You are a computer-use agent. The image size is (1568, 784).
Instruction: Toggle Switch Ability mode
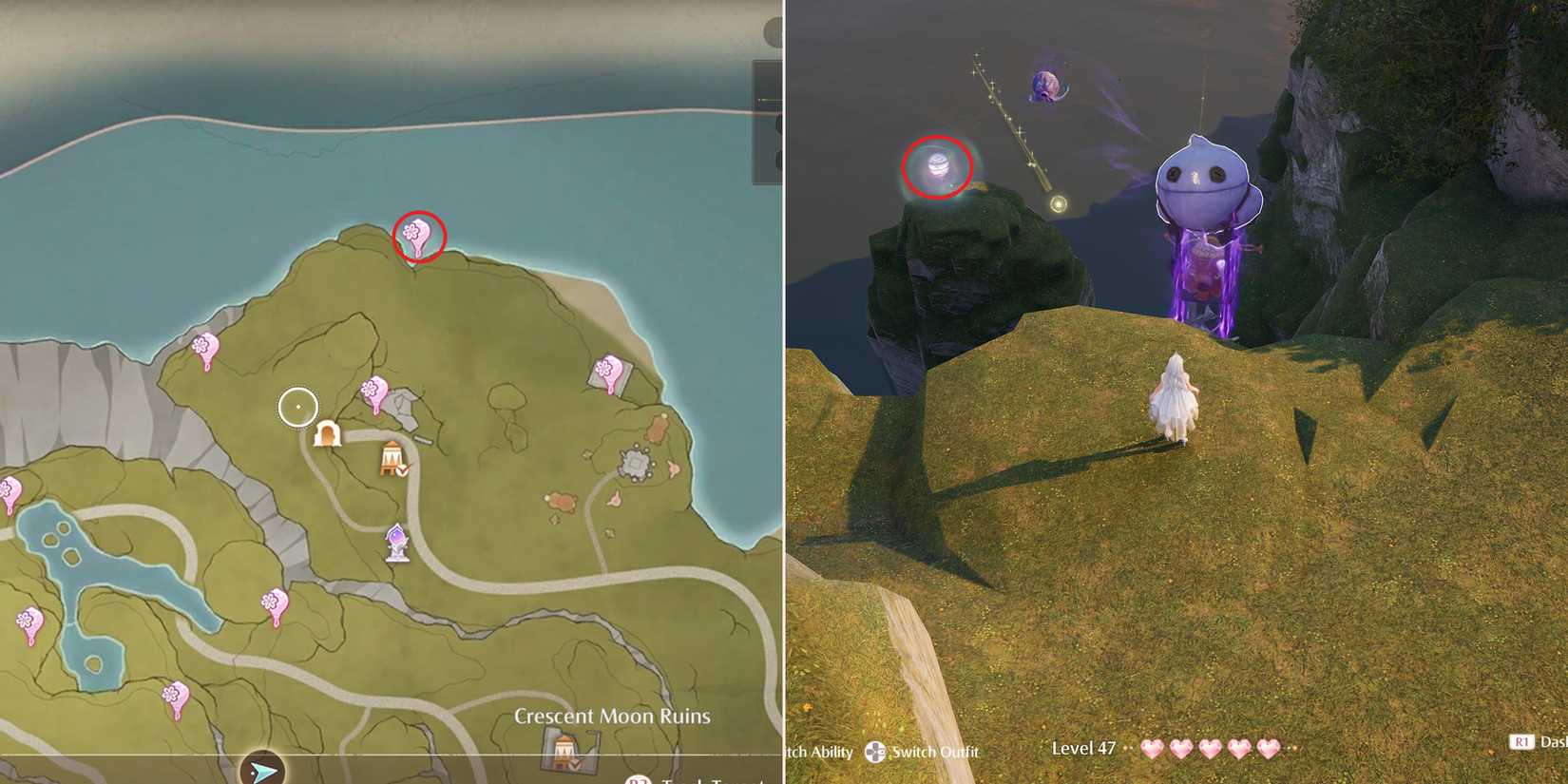(819, 752)
